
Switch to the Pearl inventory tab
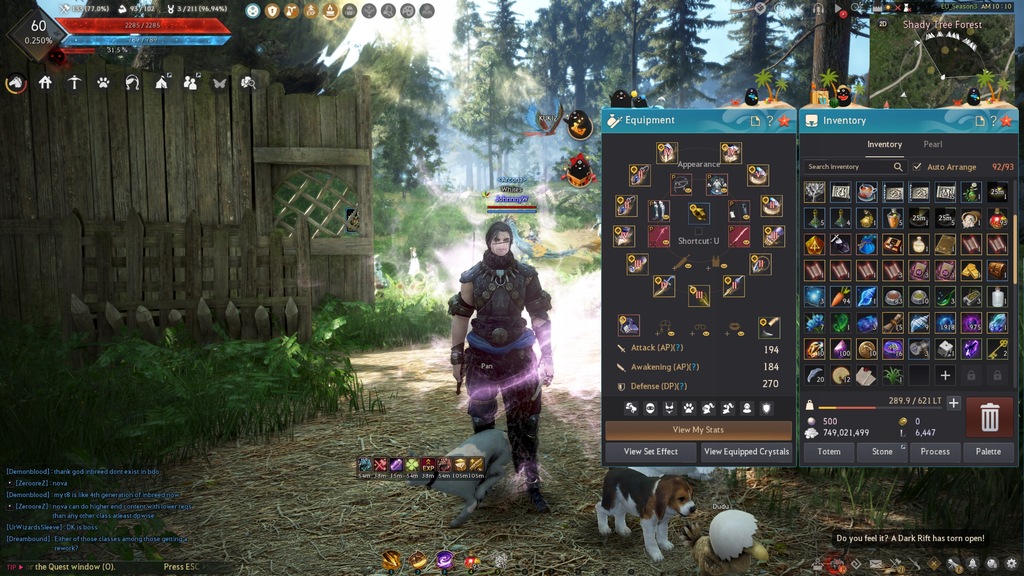(x=933, y=144)
